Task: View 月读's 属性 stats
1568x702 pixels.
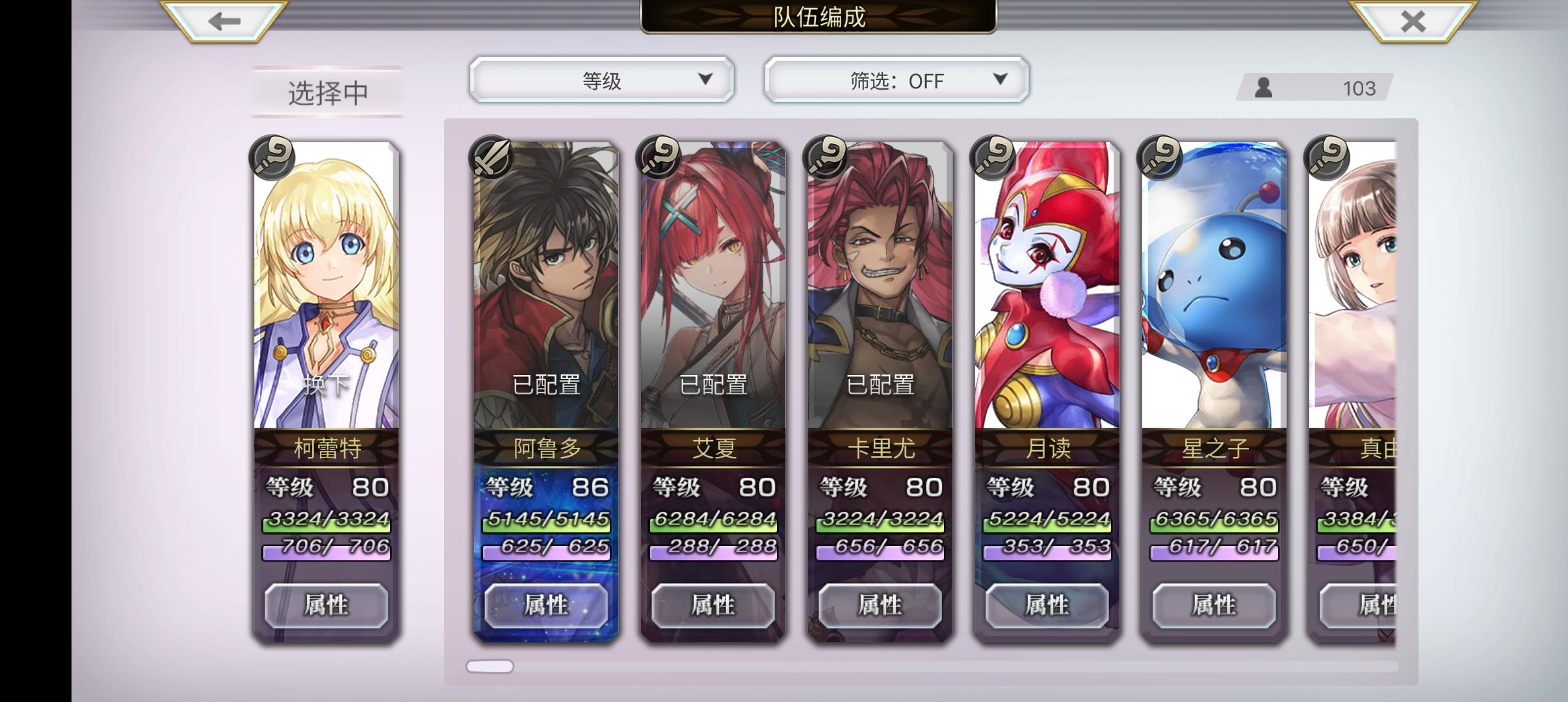Action: click(1047, 604)
